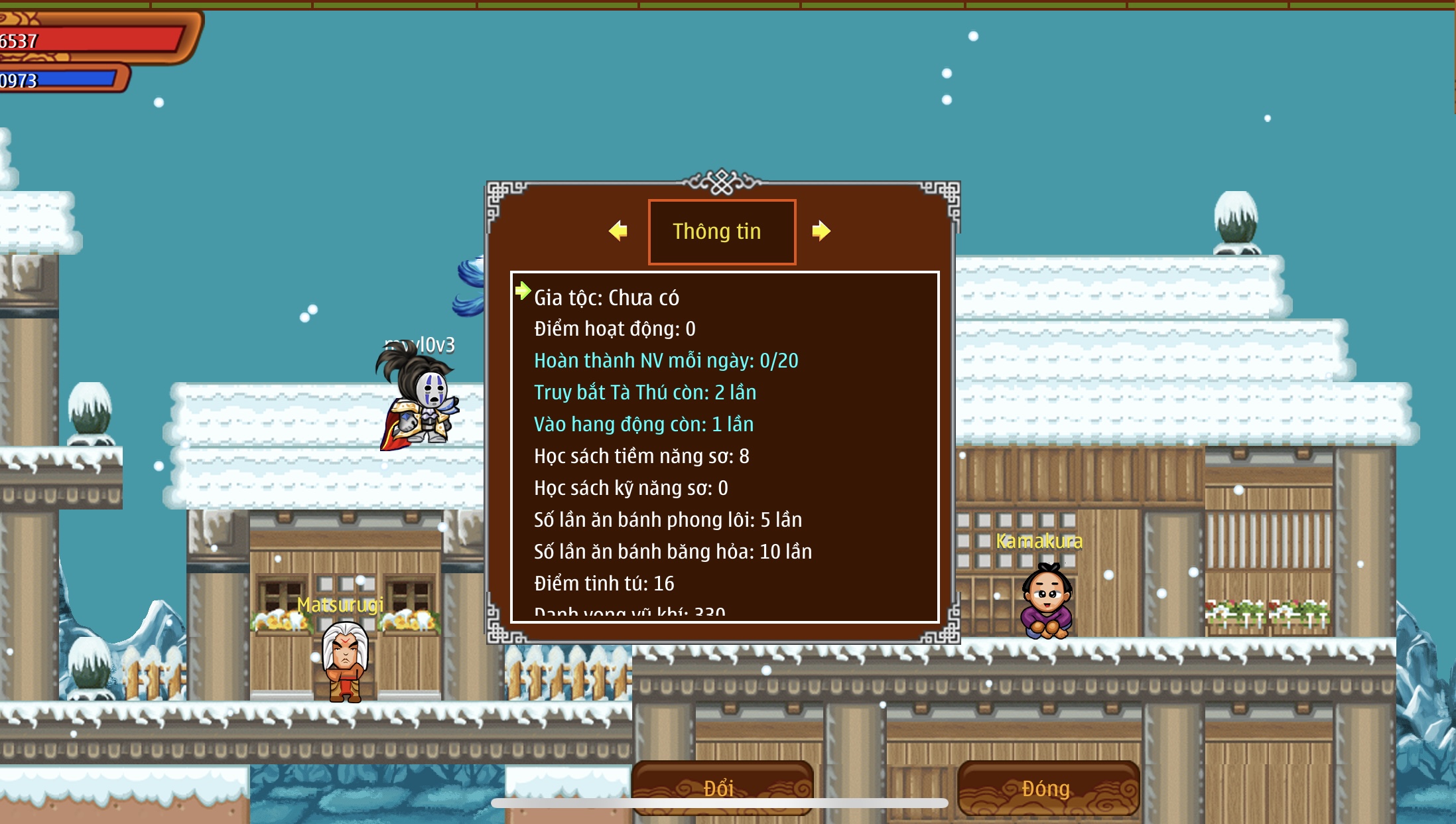
Task: Pick the Truy bắt Tà Thú row
Action: tap(645, 393)
